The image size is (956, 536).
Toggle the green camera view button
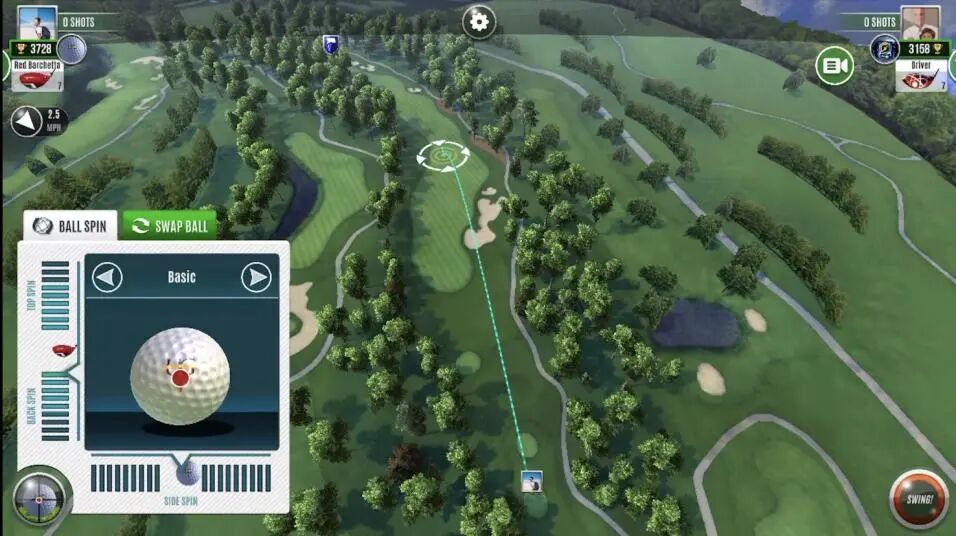point(834,67)
